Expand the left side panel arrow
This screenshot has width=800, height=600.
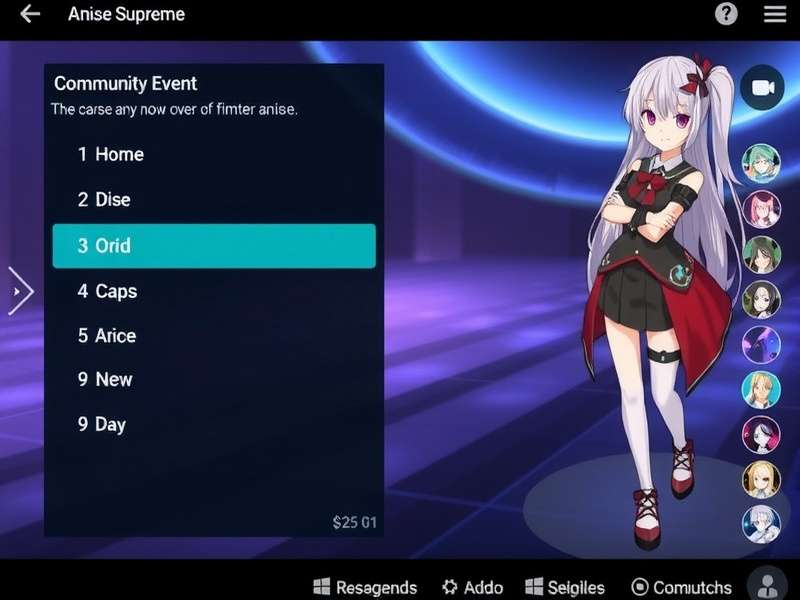[x=20, y=292]
